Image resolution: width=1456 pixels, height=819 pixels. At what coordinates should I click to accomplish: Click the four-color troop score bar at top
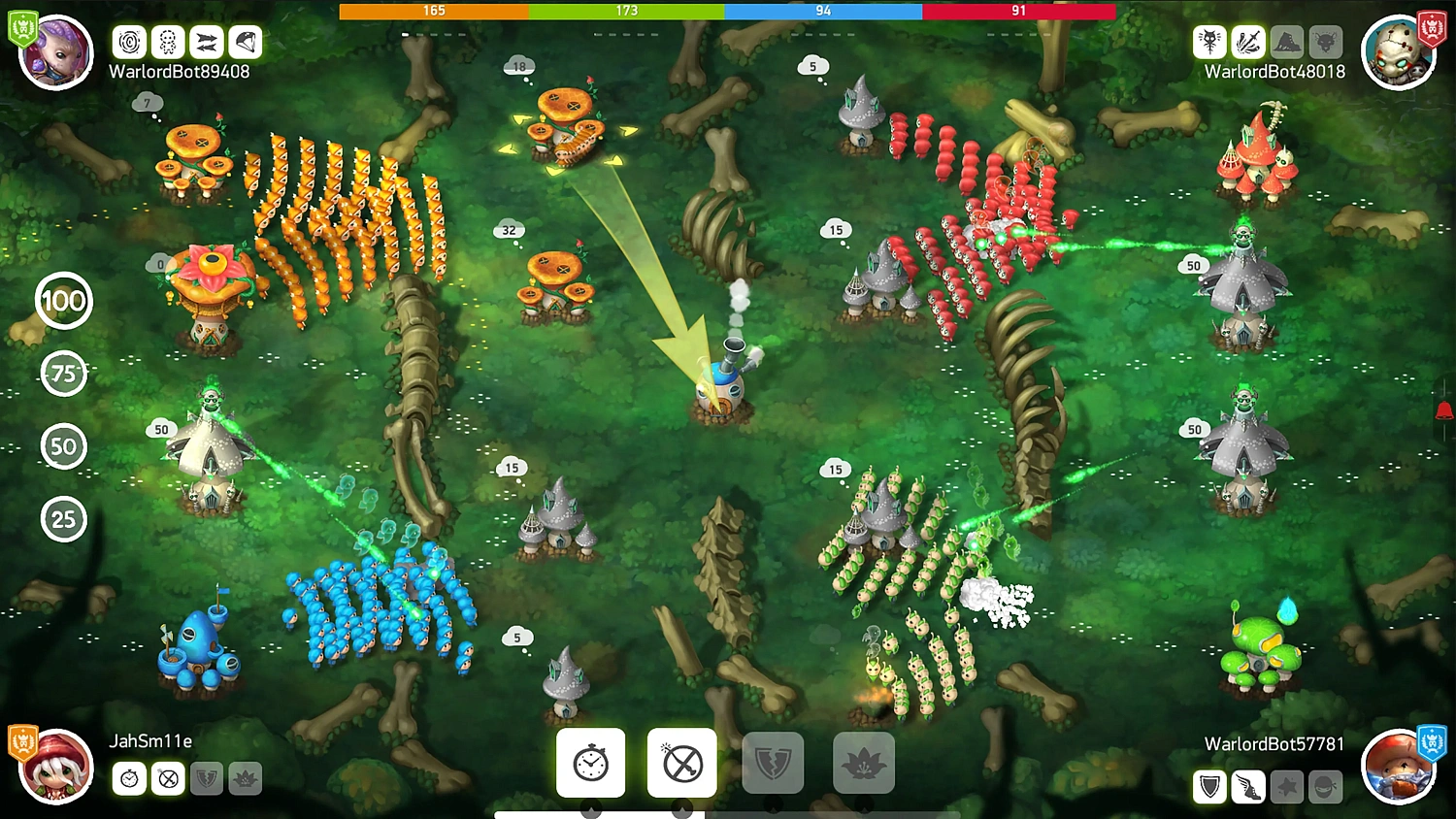(728, 11)
